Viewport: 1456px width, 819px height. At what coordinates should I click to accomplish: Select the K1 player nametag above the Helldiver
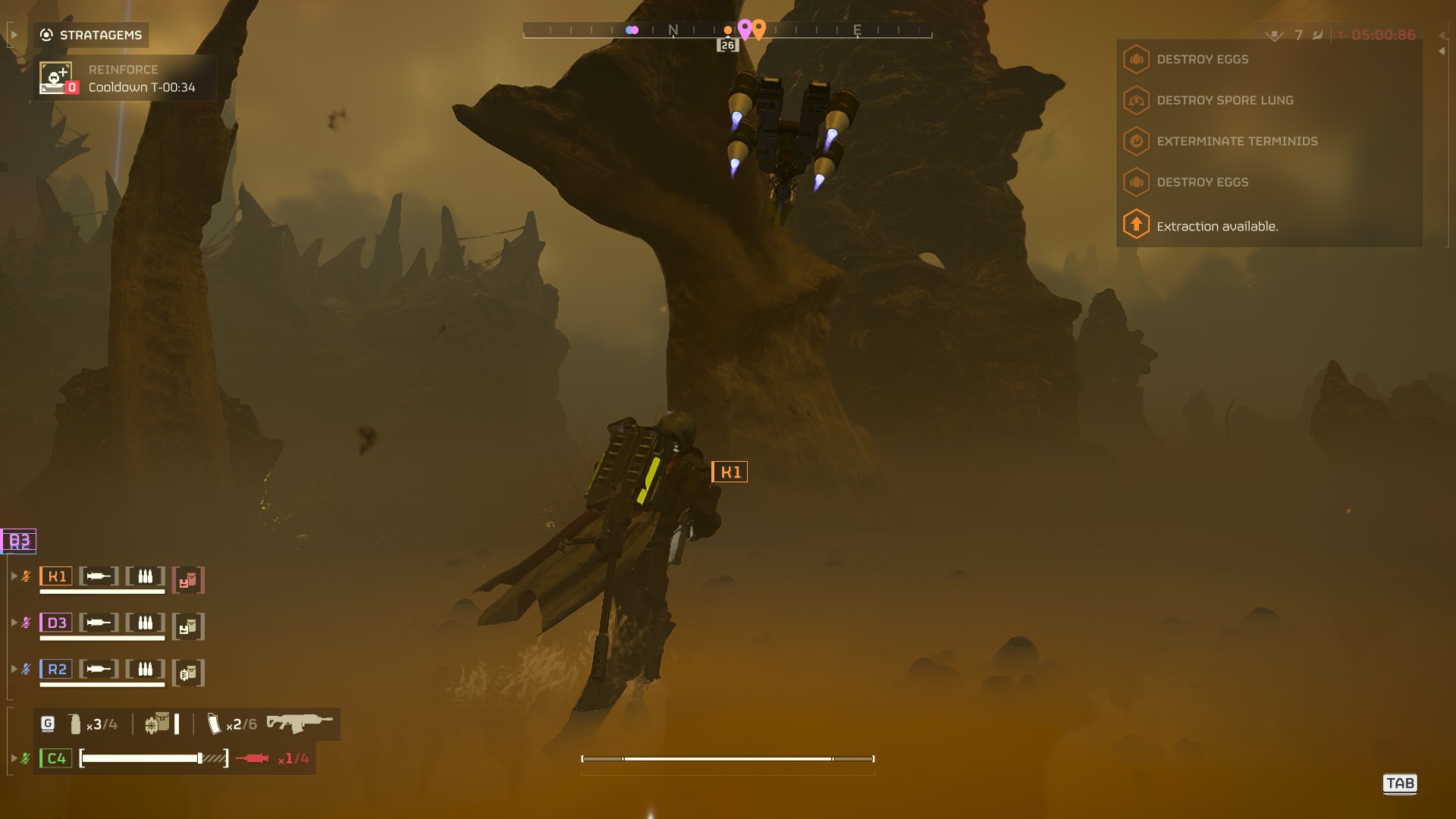coord(730,471)
